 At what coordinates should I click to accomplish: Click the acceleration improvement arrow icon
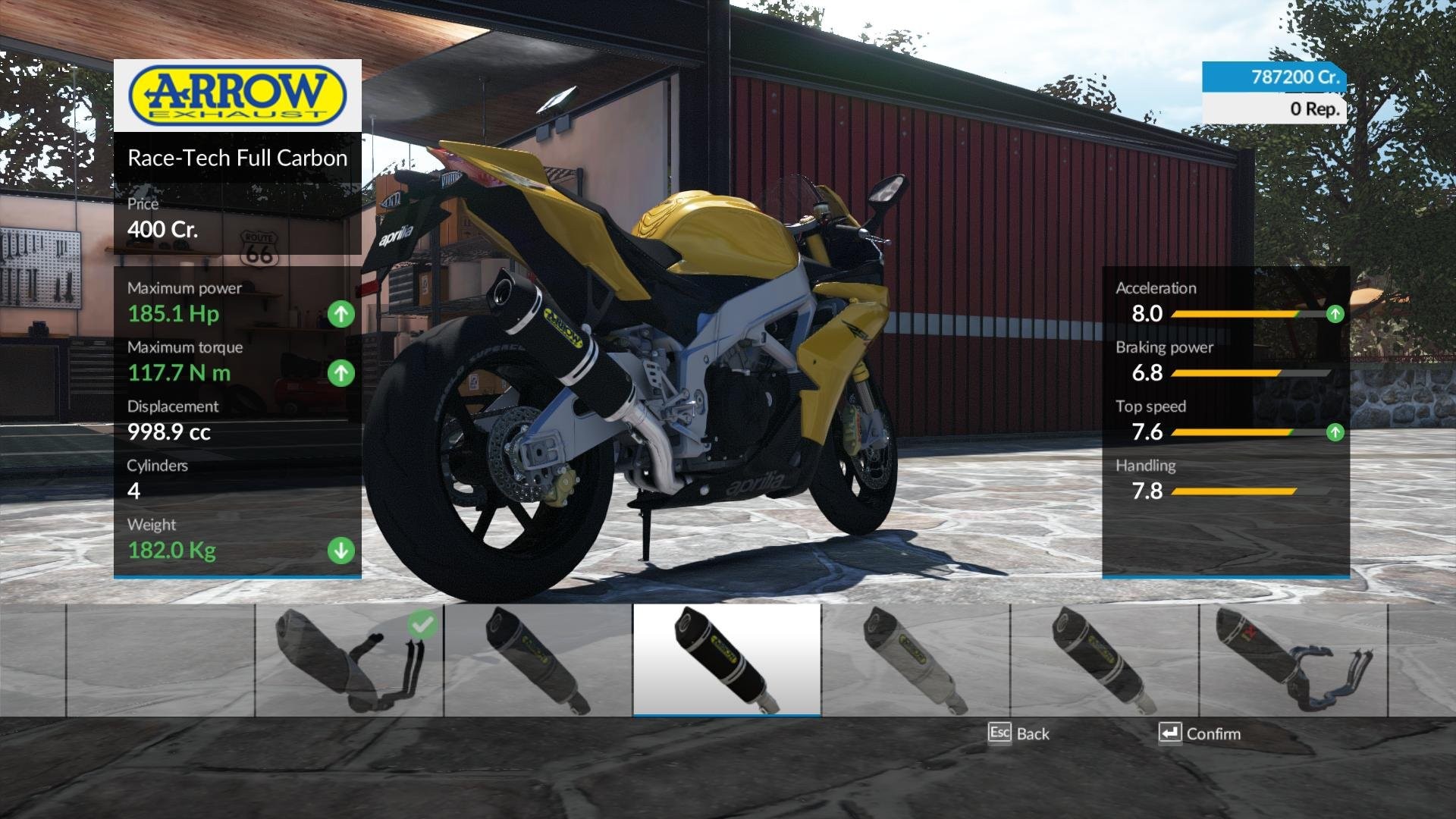tap(1336, 312)
